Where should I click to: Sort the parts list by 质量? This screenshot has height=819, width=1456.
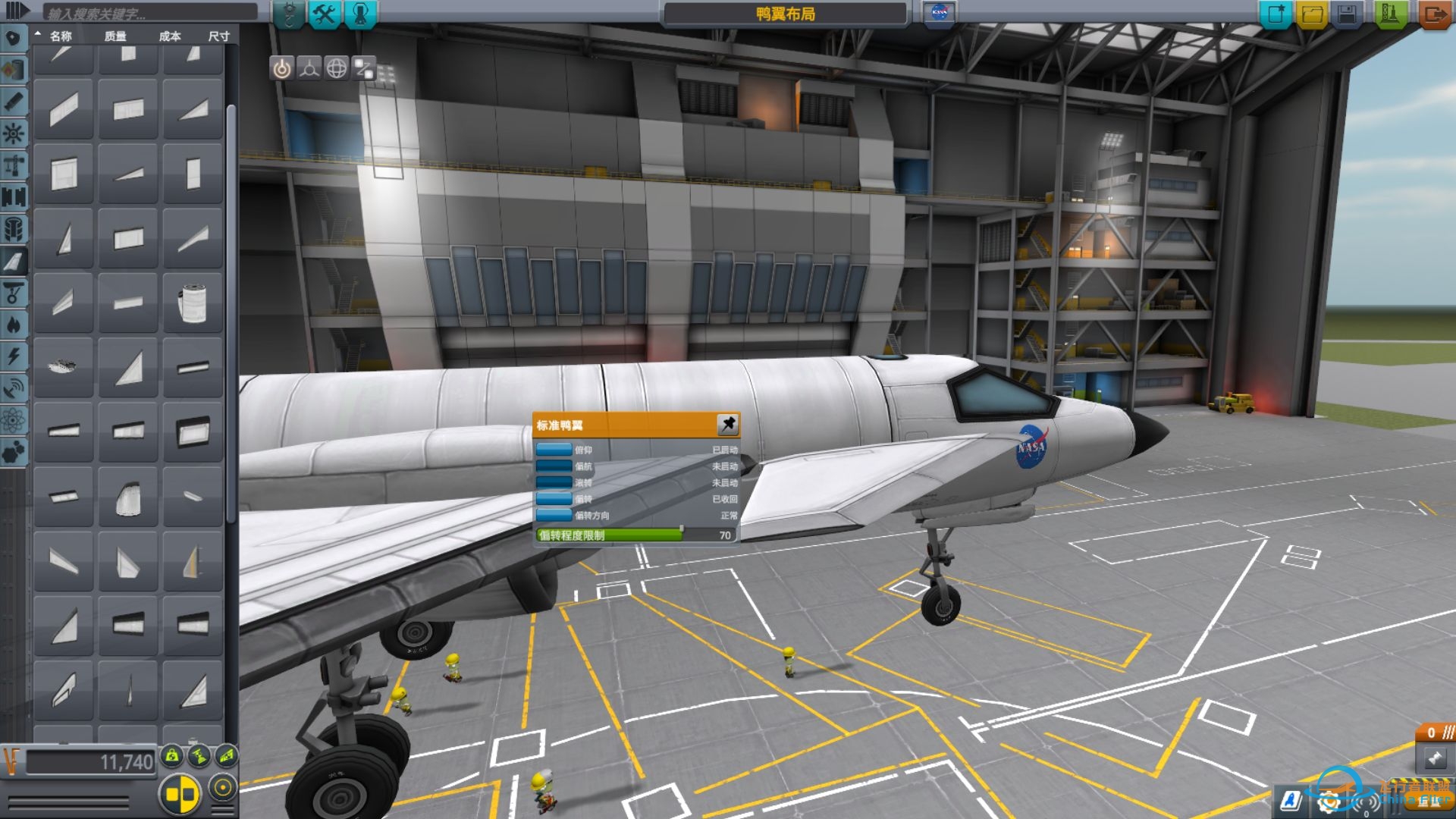point(115,36)
